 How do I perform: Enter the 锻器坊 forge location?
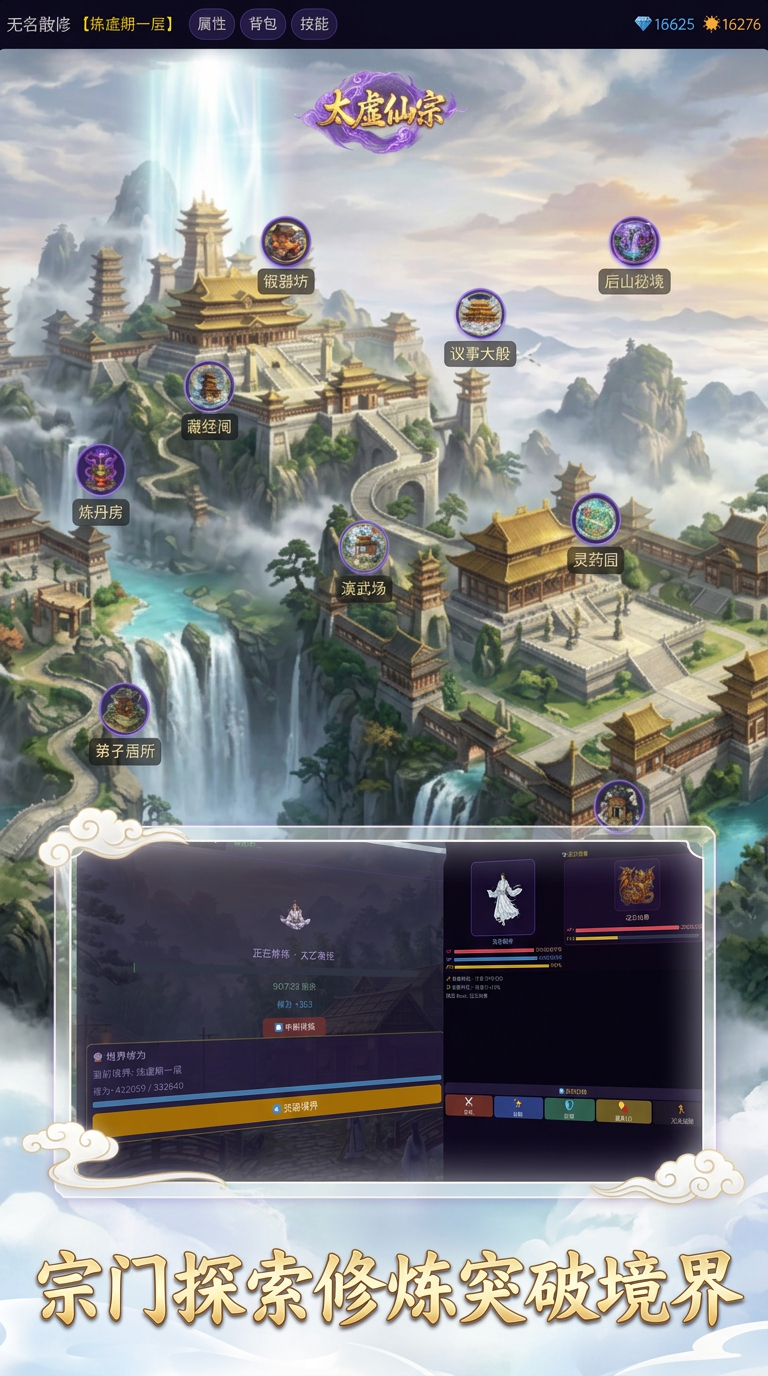[286, 242]
